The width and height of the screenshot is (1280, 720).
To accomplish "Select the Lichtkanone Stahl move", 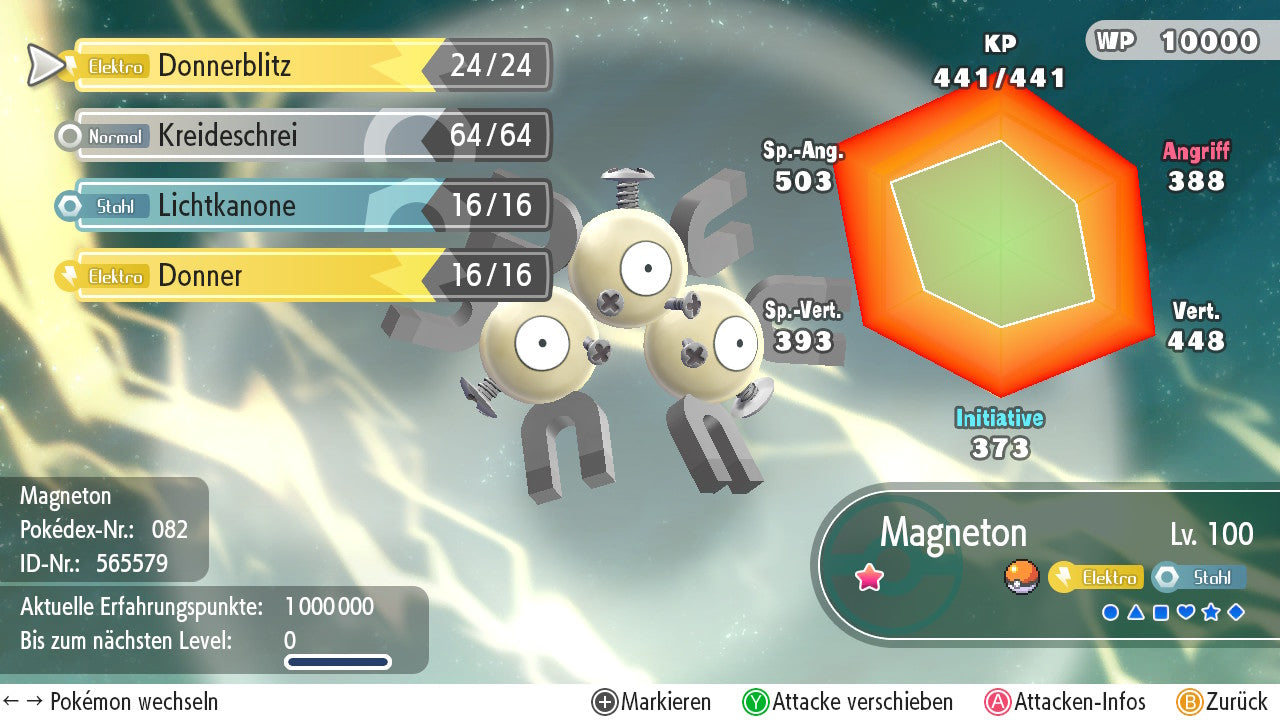I will tap(300, 206).
